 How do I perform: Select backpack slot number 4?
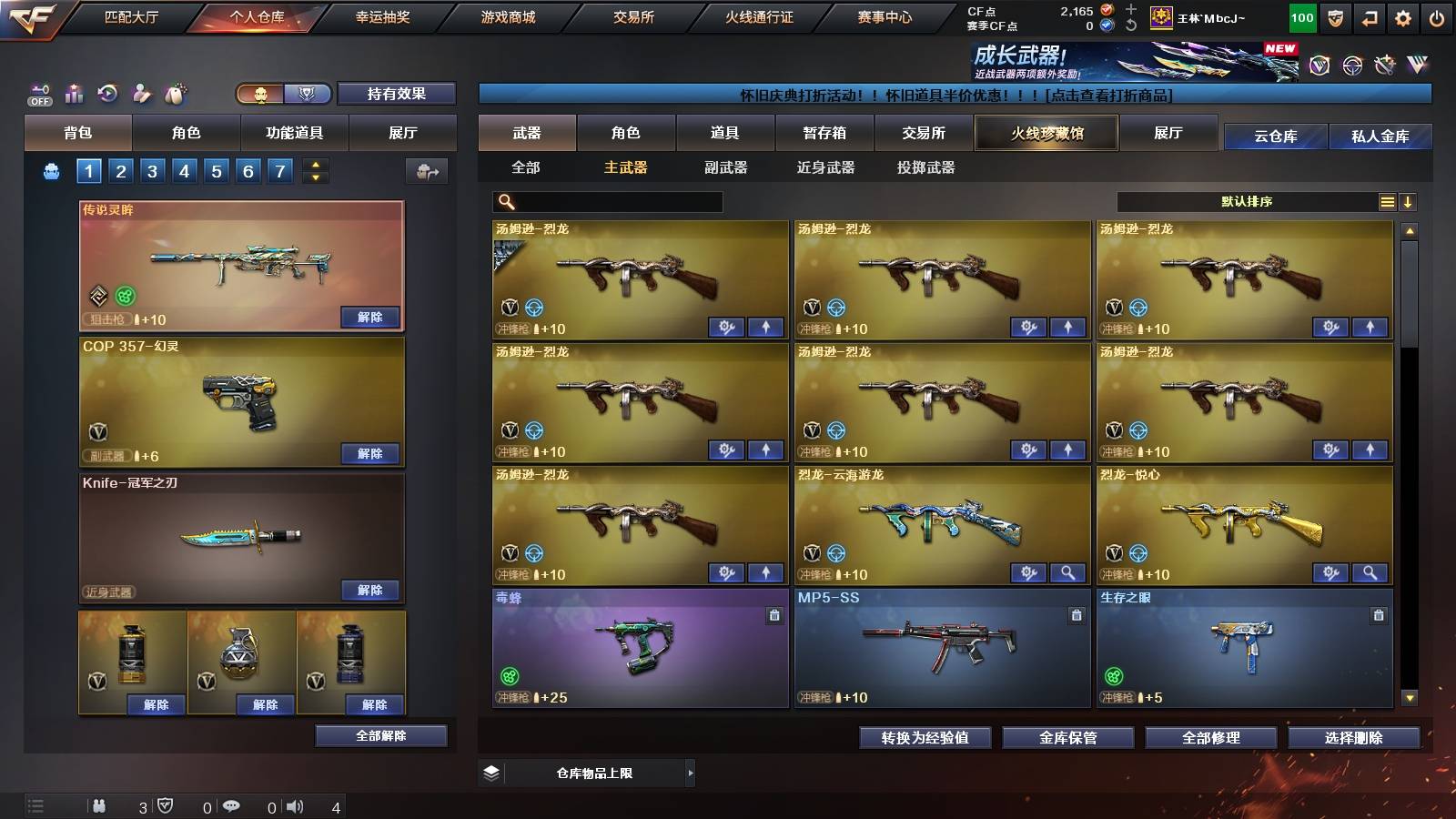[186, 170]
